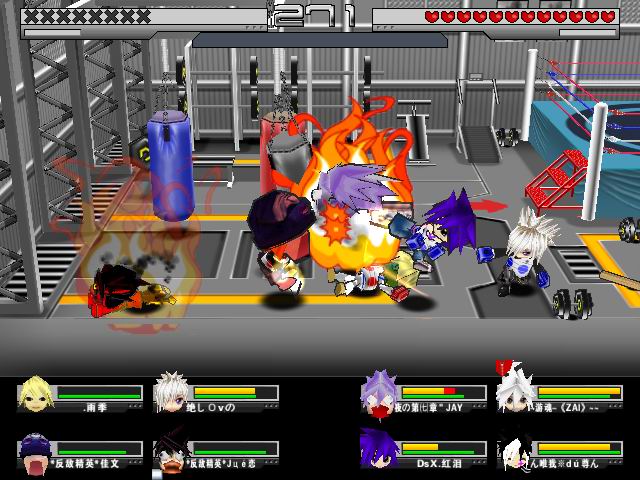This screenshot has width=640, height=480.
Task: Select the blonde-haired 雨季 player portrait
Action: point(36,392)
